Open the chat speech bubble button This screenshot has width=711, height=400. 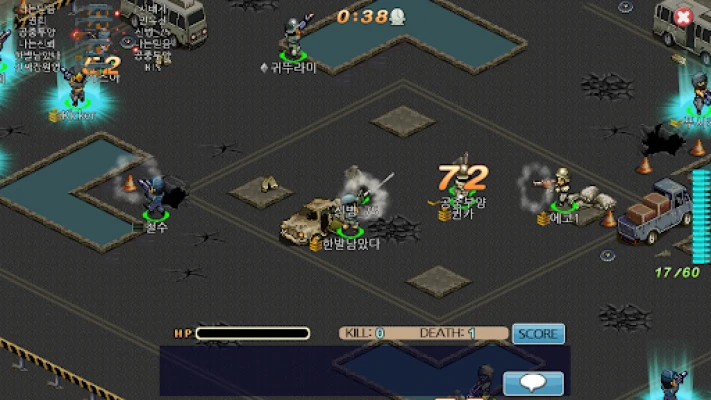pos(532,383)
